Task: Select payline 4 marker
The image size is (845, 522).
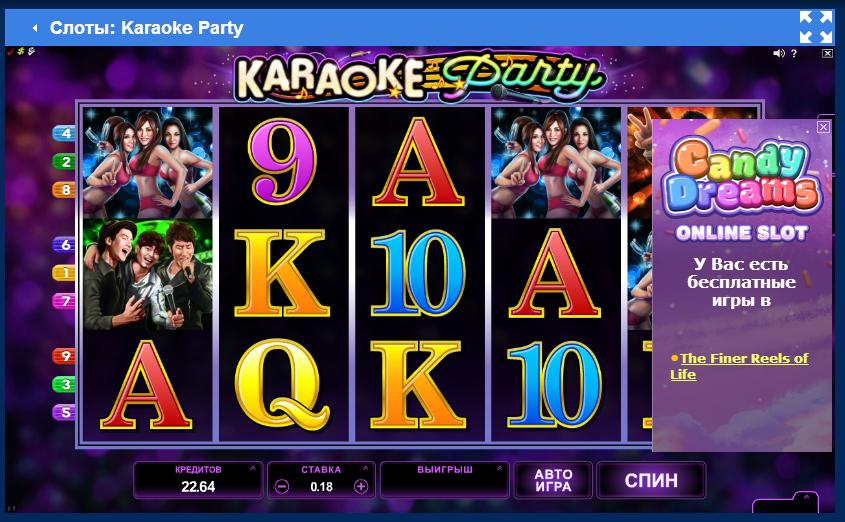Action: (65, 133)
